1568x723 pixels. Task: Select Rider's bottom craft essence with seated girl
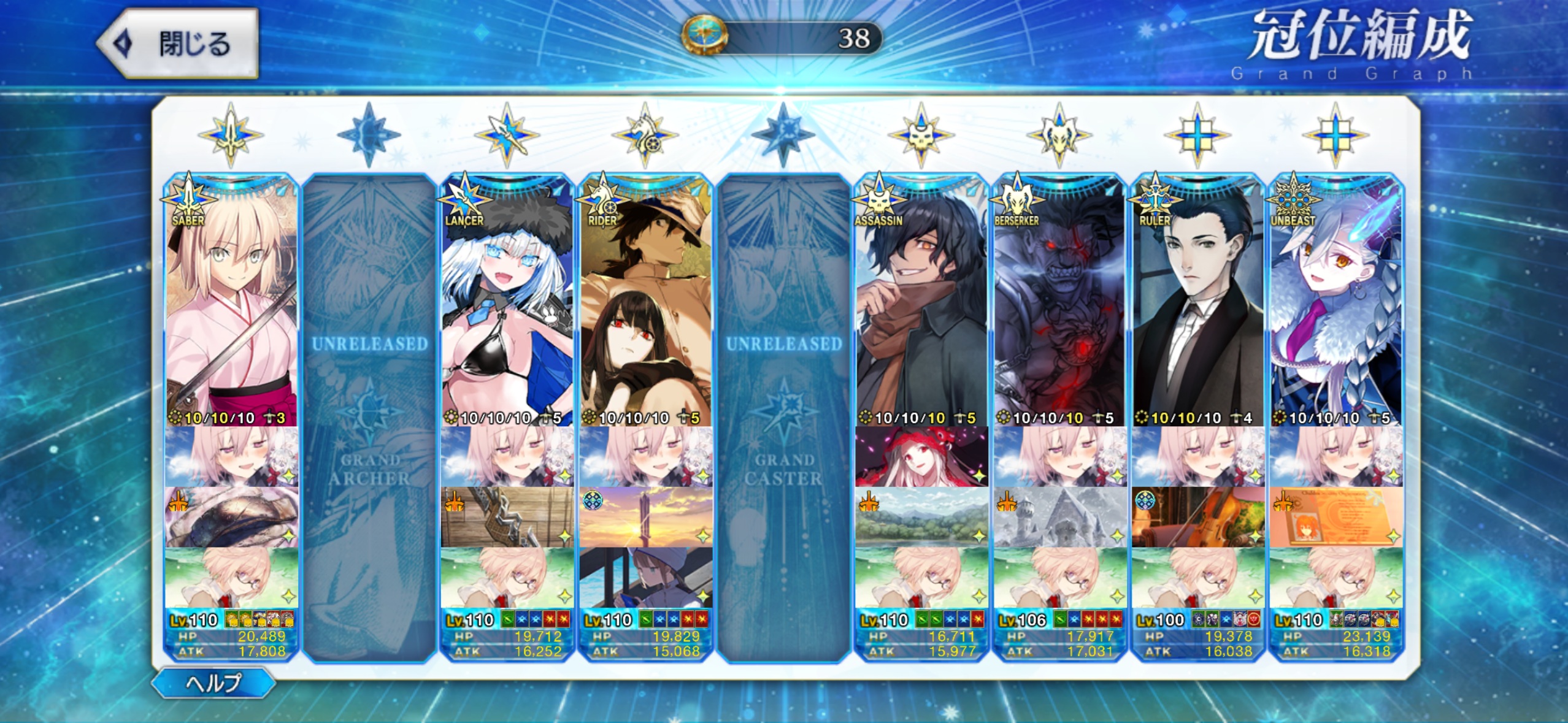coord(645,577)
